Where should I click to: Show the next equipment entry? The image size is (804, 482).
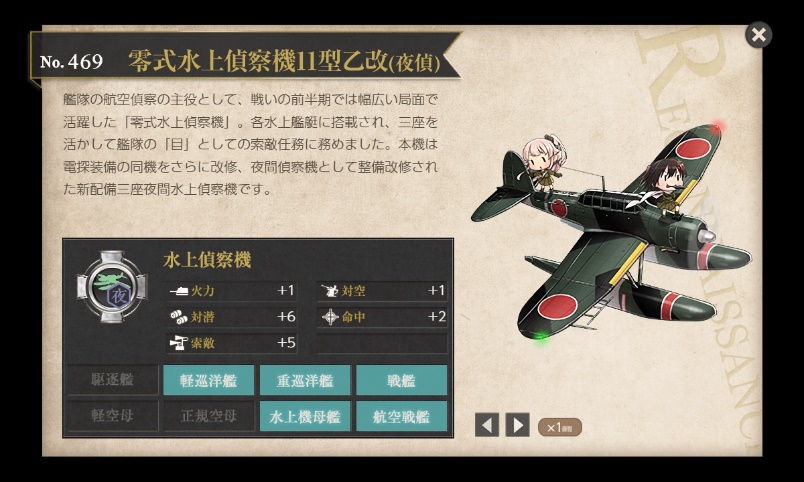pos(517,425)
